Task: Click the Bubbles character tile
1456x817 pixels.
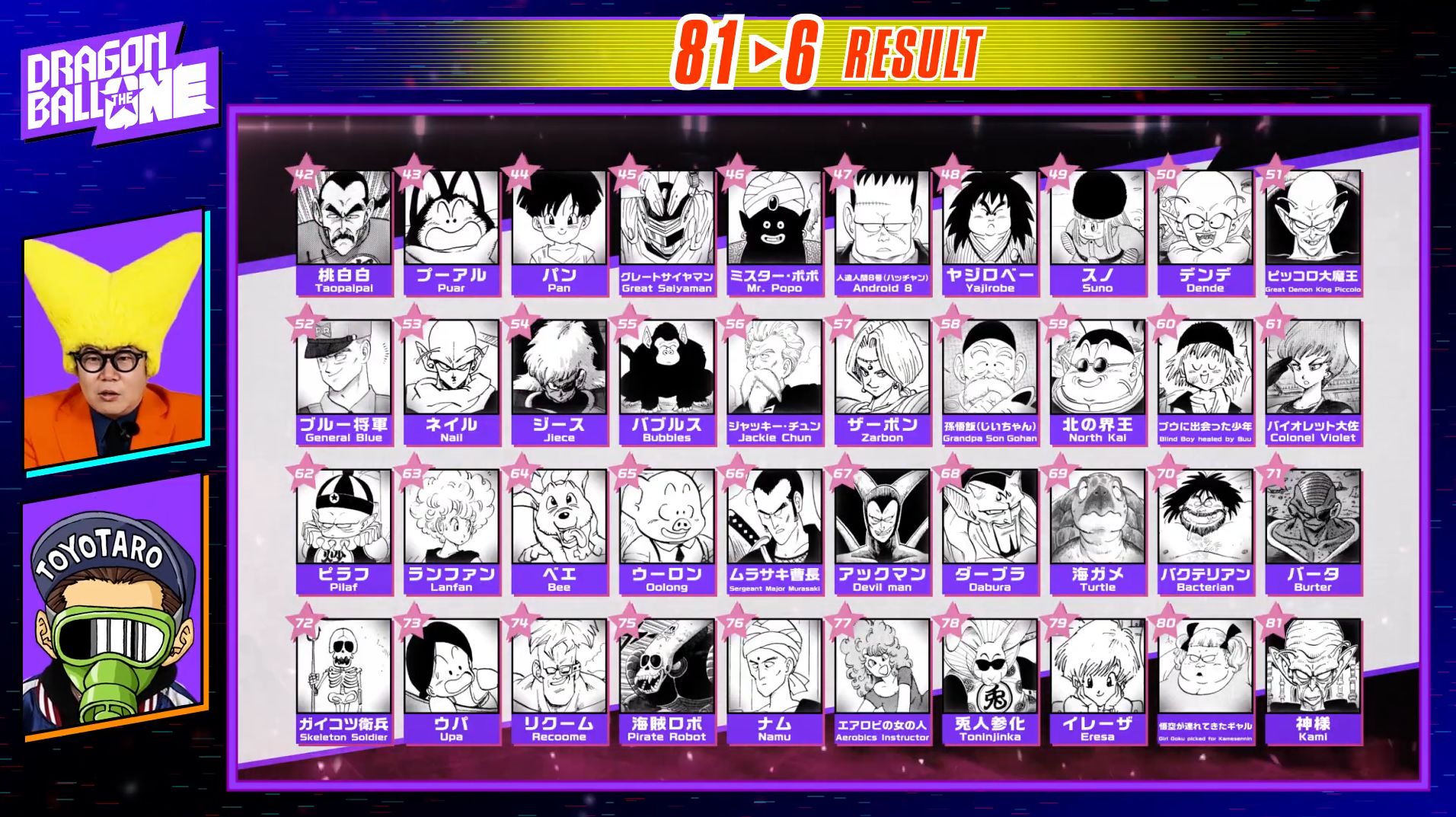Action: coord(666,381)
